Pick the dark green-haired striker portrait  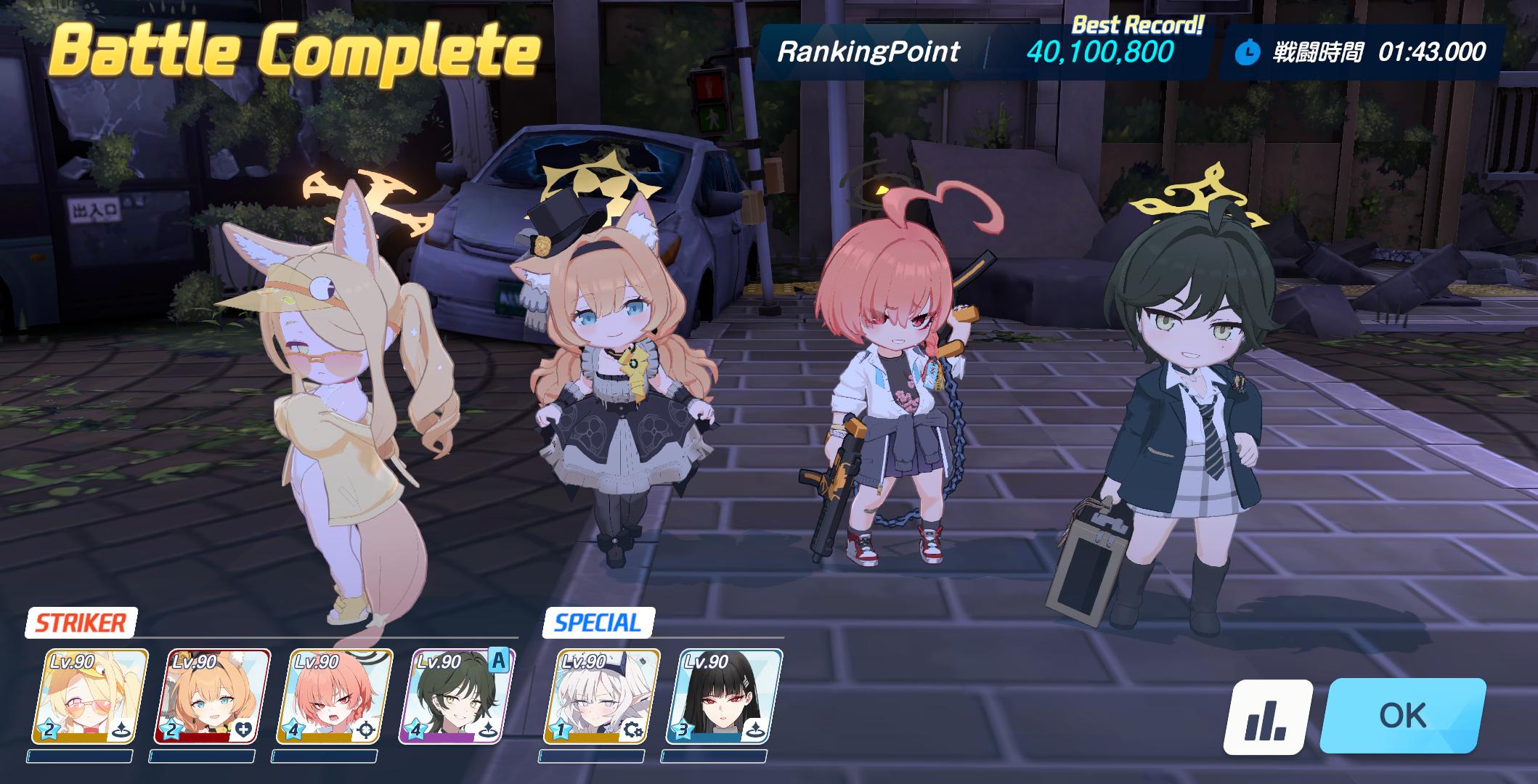pyautogui.click(x=456, y=697)
